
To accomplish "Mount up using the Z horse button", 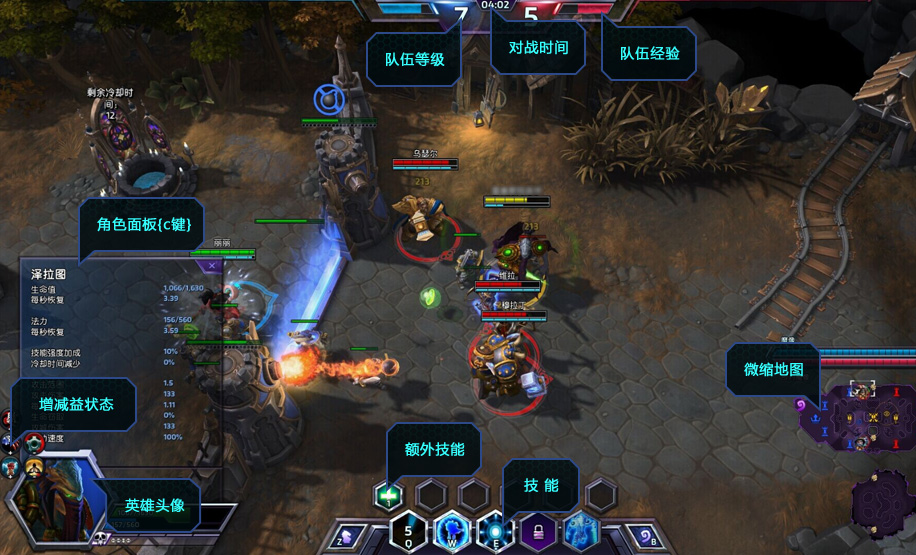I will [347, 539].
